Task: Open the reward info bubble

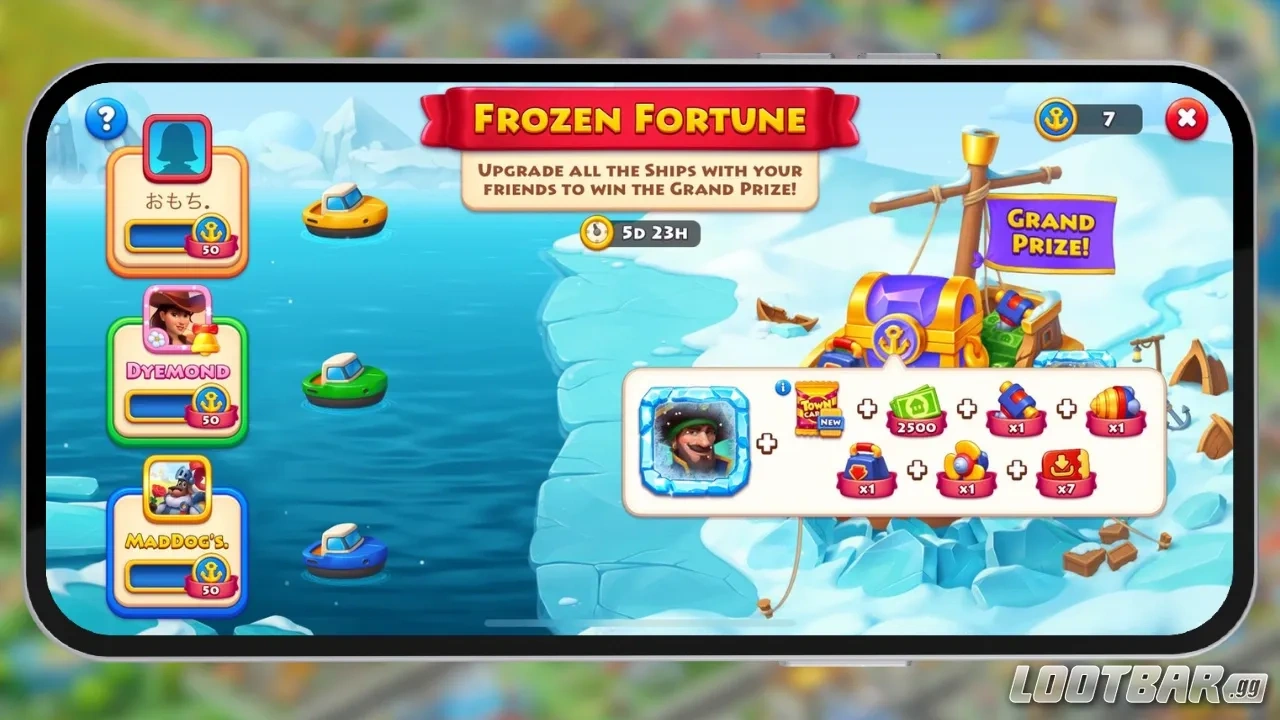Action: tap(781, 390)
